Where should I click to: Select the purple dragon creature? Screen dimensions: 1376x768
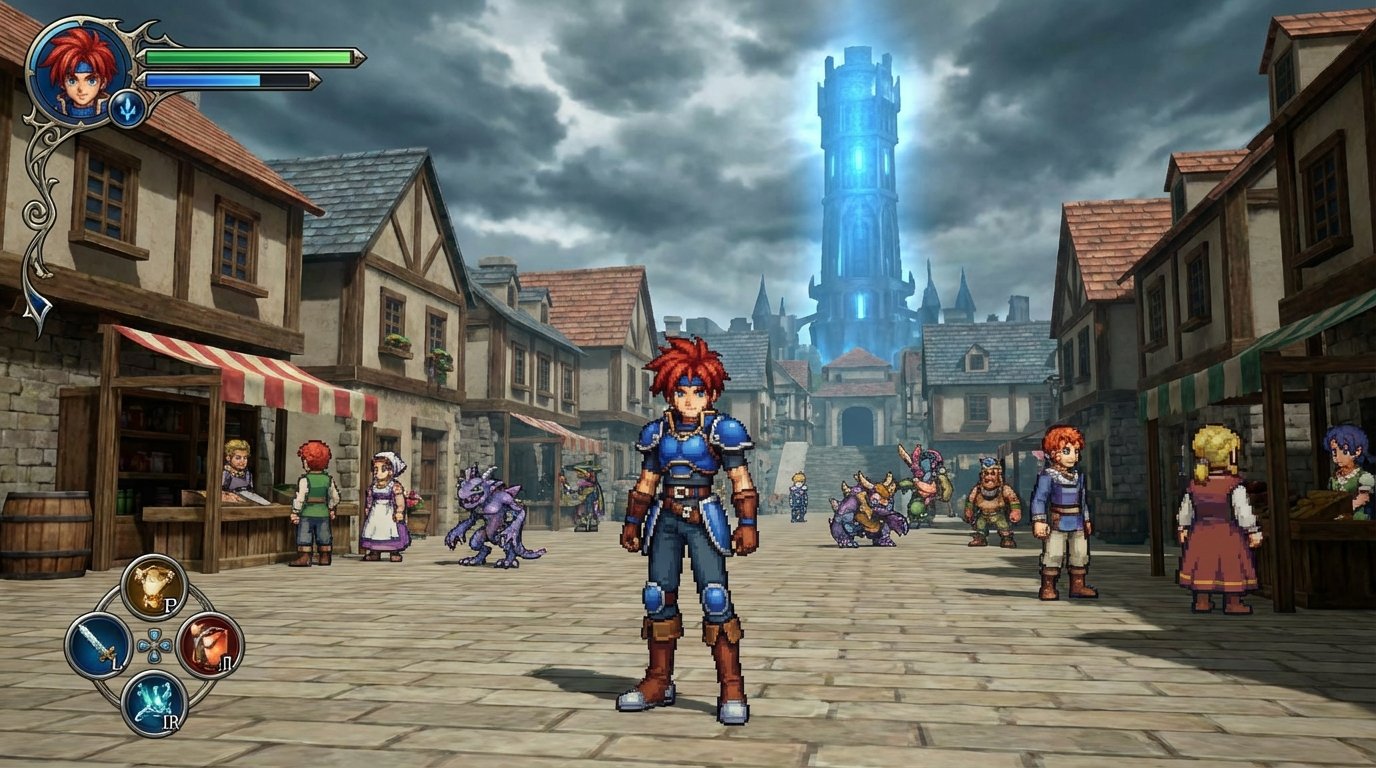(x=490, y=510)
